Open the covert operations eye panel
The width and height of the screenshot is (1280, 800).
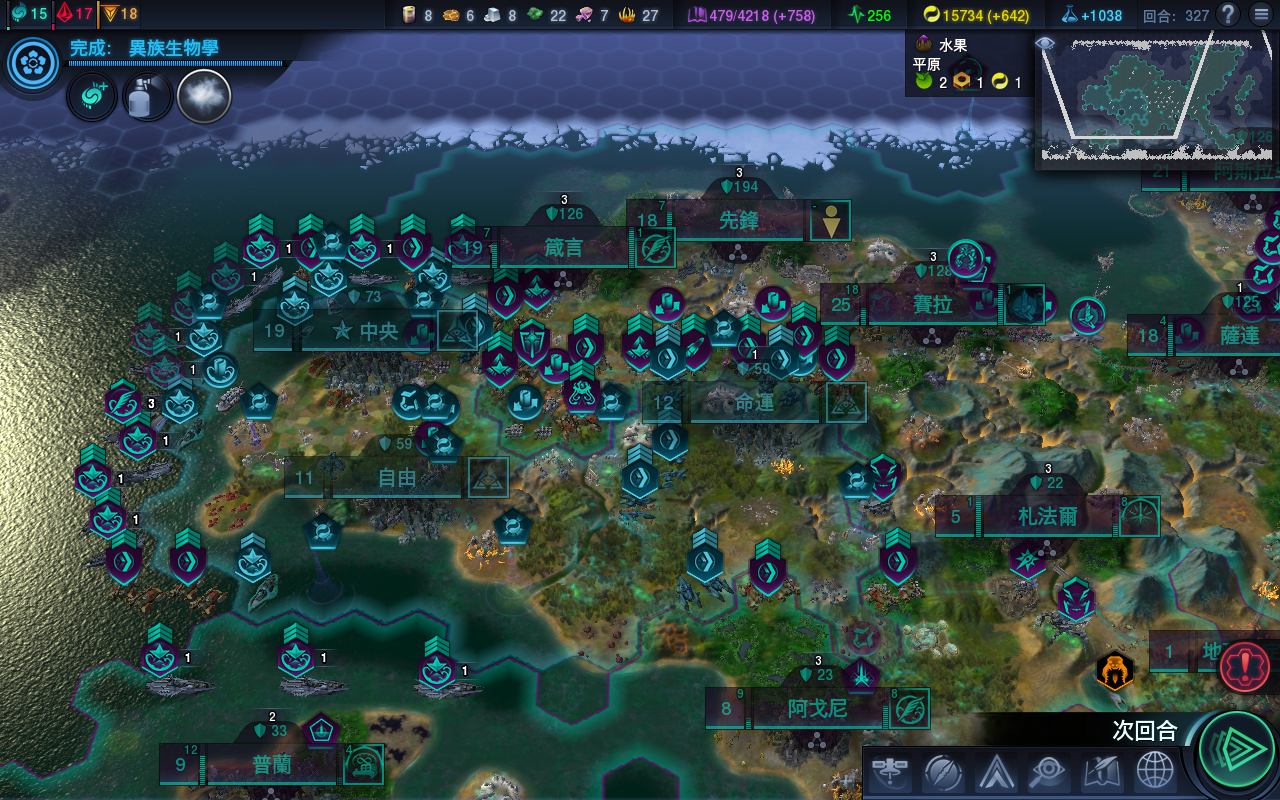coord(1046,772)
